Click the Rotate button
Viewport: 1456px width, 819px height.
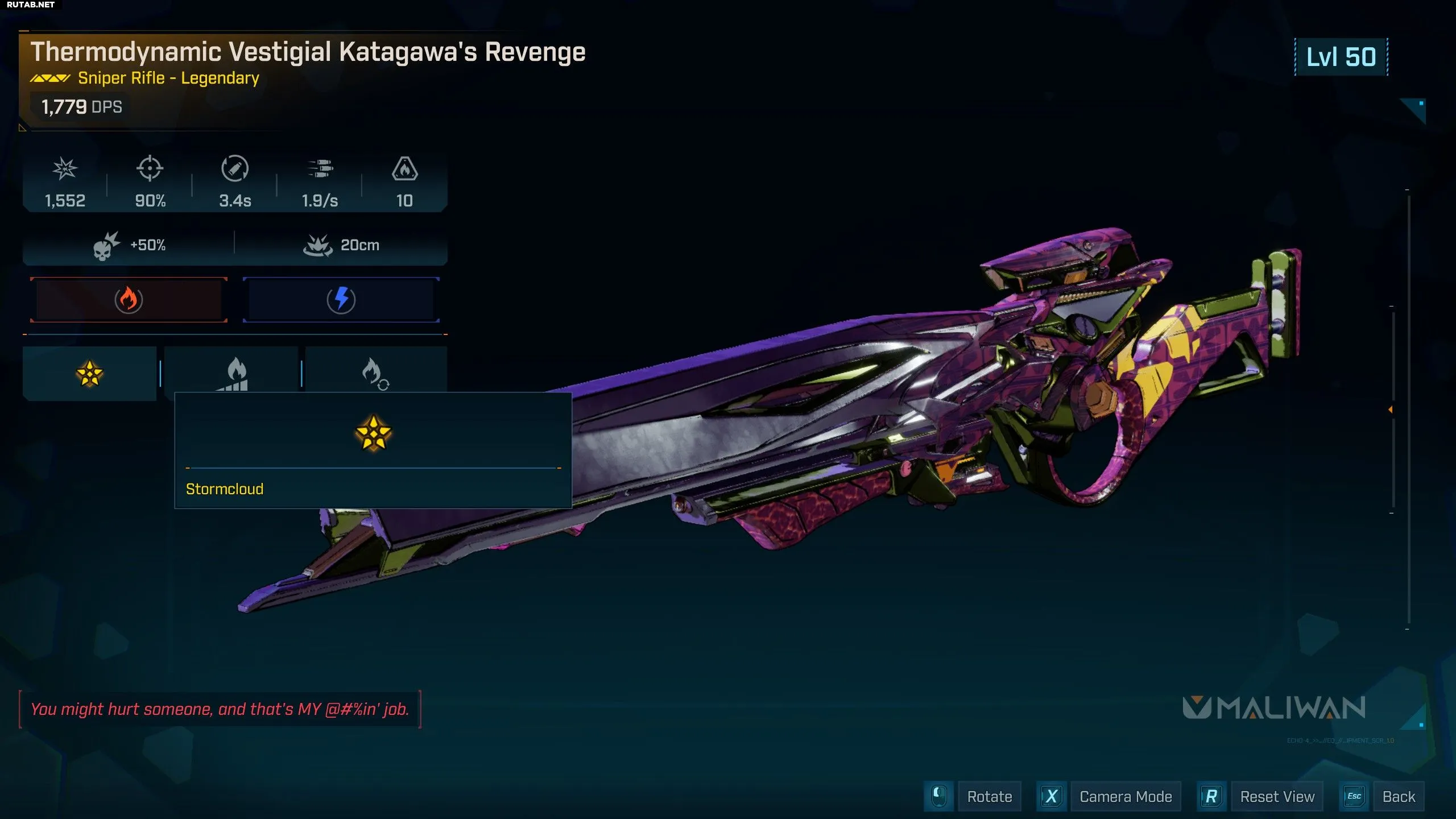989,796
